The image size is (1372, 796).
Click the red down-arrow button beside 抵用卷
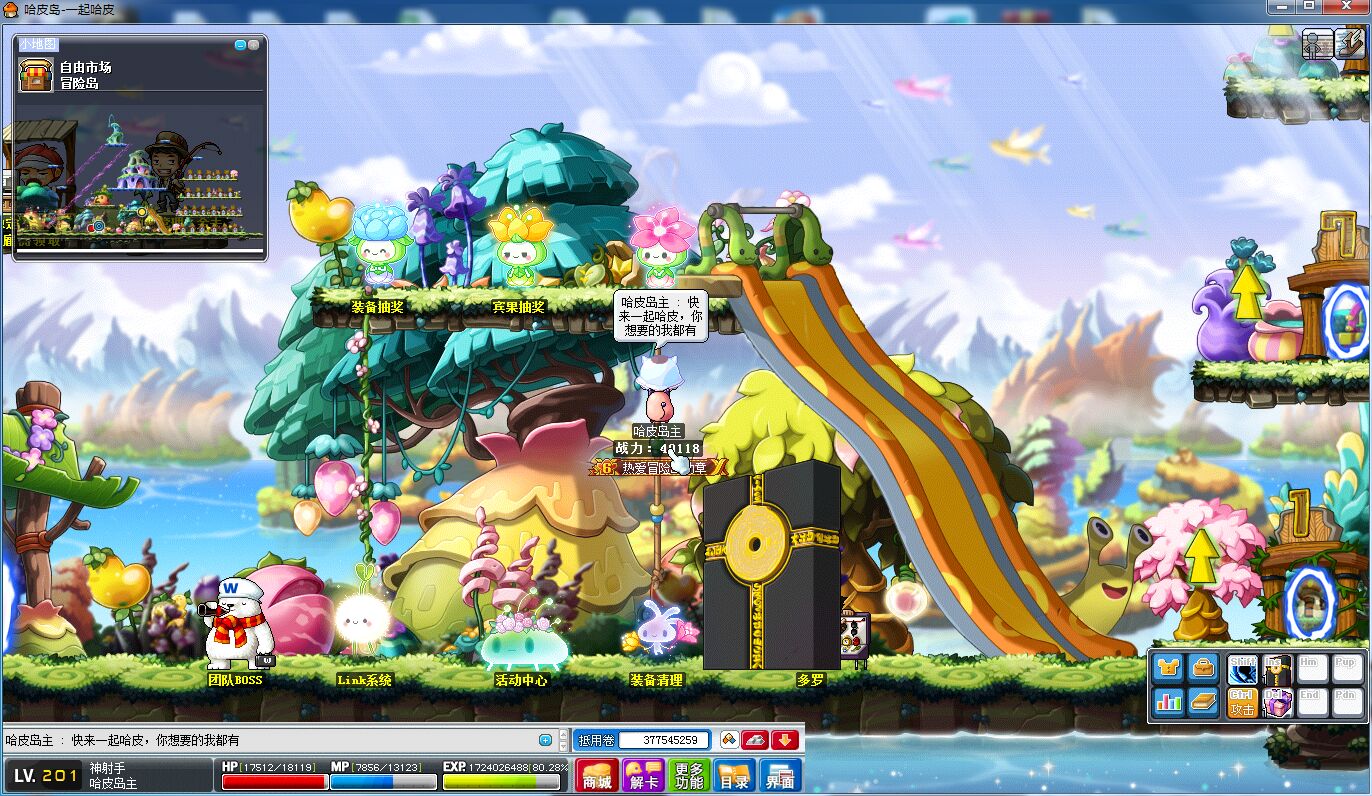pos(785,740)
